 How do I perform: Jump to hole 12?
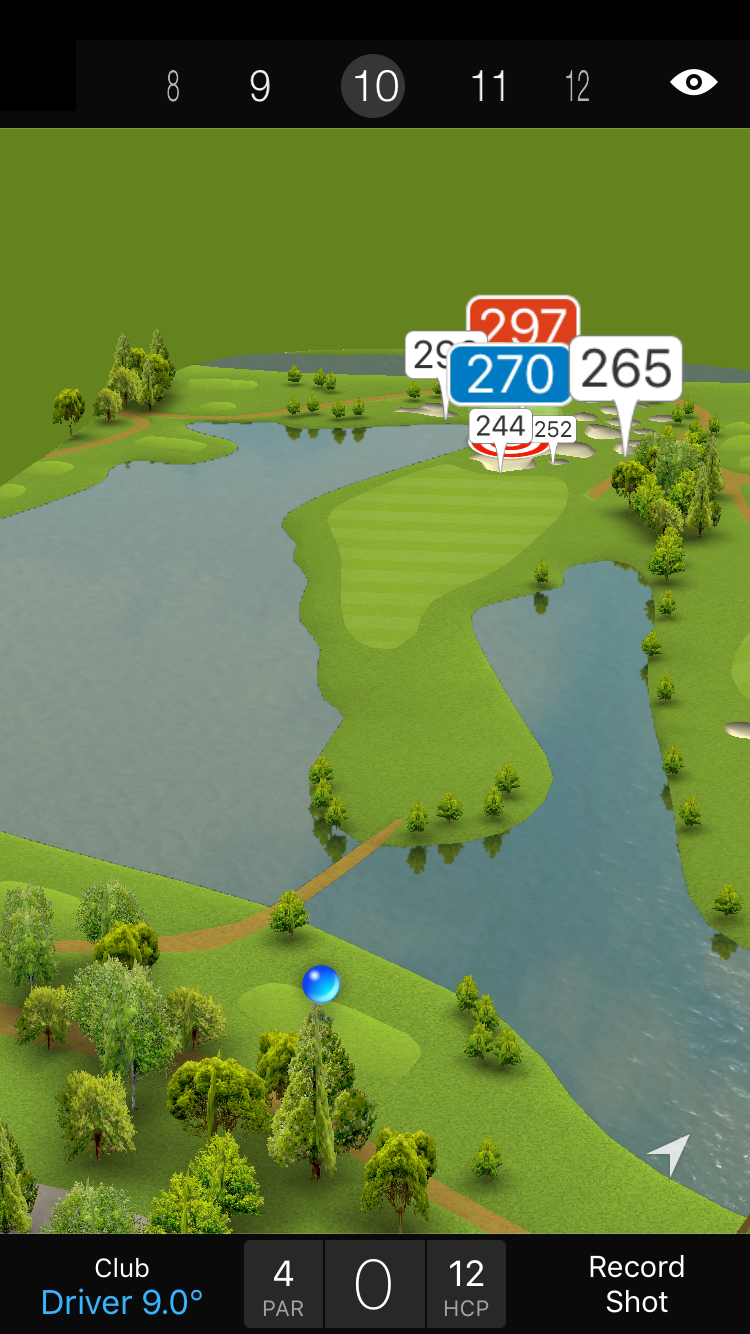coord(577,87)
